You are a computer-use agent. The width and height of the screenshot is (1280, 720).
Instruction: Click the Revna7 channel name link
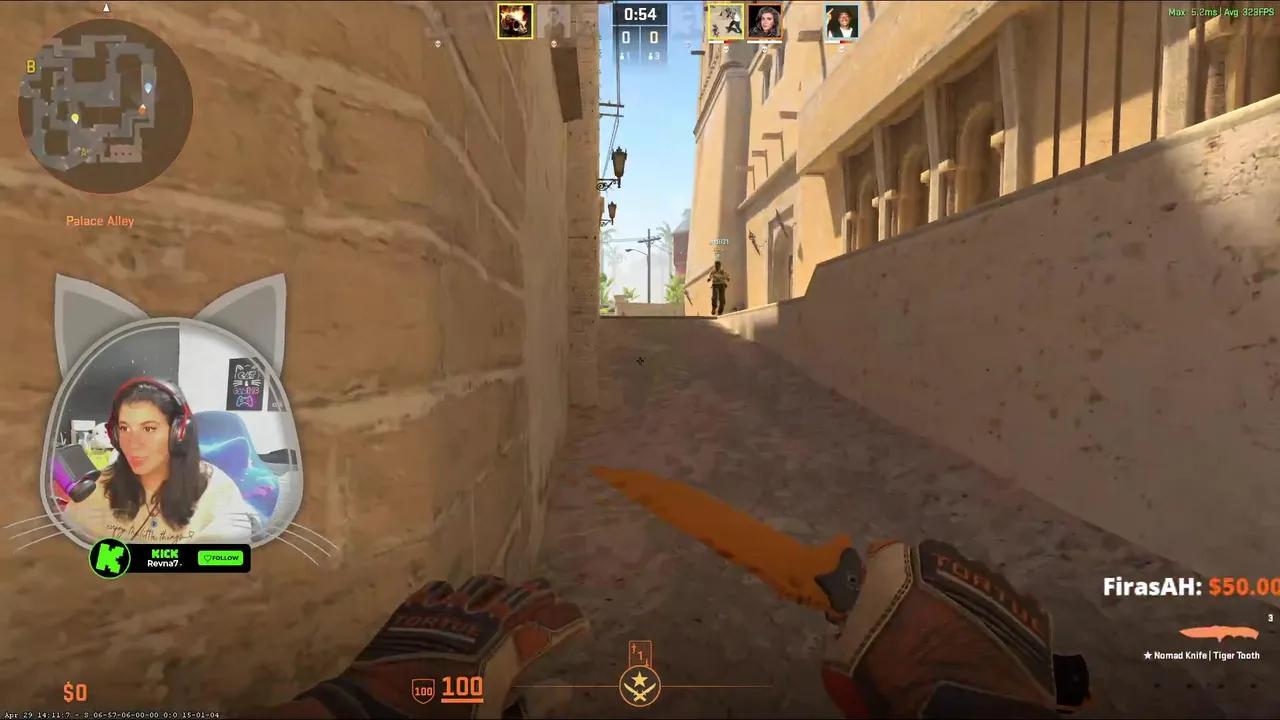pyautogui.click(x=164, y=564)
